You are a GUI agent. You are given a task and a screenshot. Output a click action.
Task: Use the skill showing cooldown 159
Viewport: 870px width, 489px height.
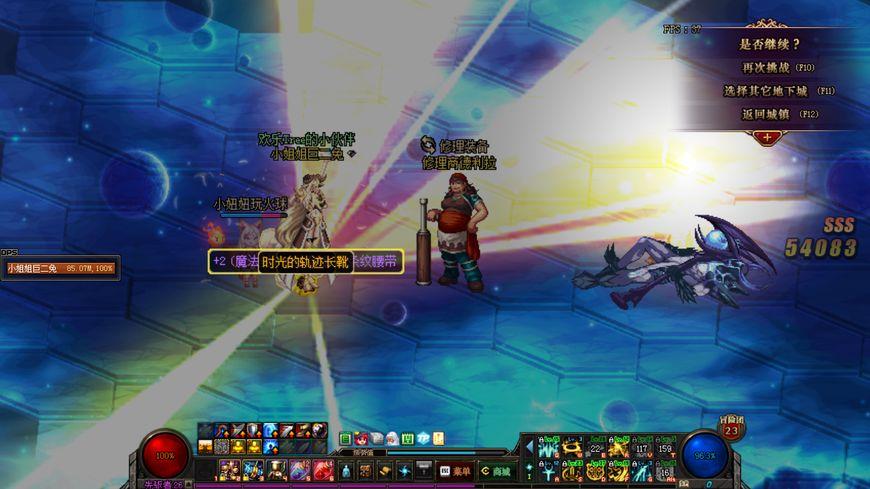tap(664, 447)
